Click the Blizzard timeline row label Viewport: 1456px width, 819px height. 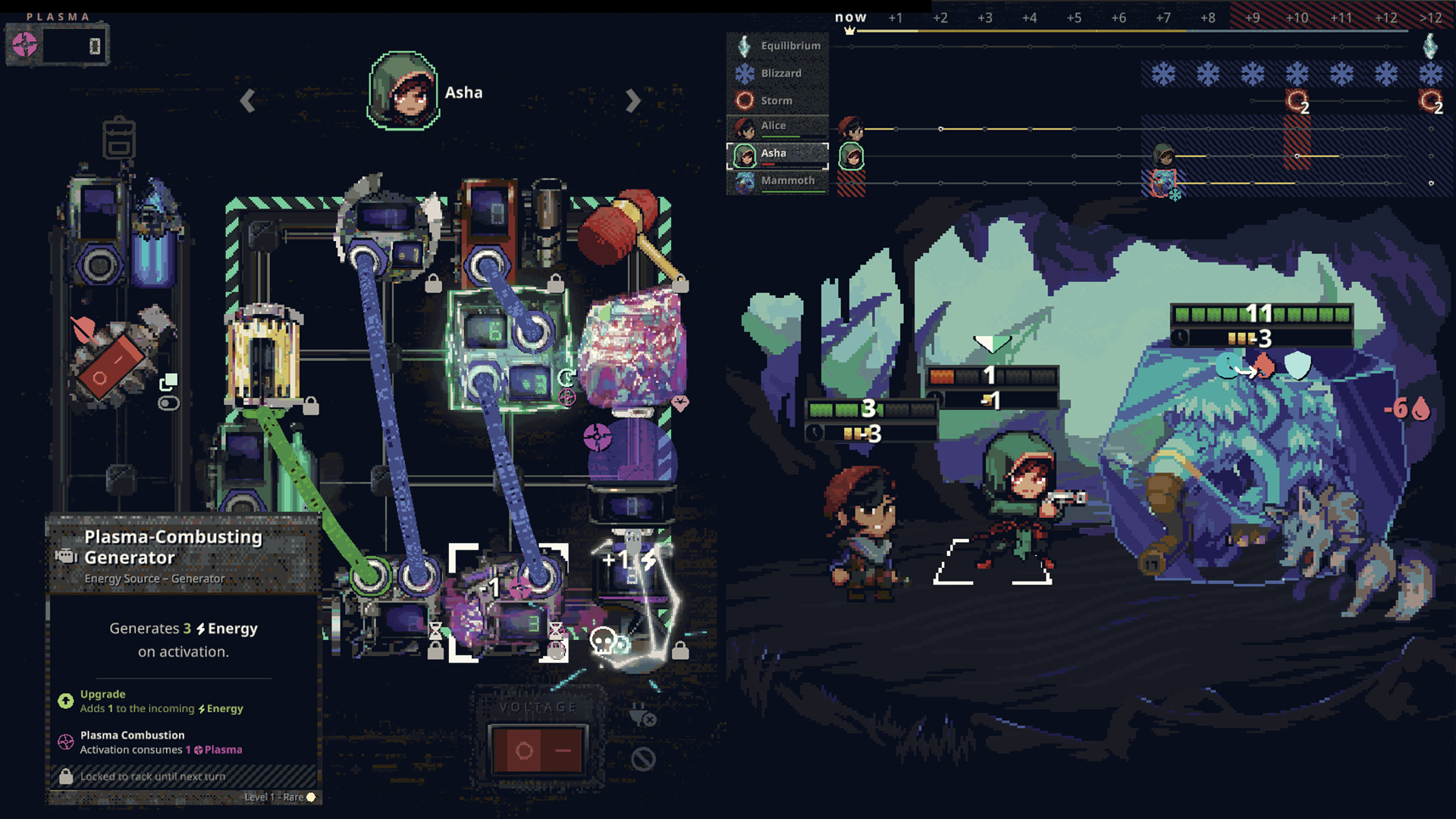(x=777, y=74)
